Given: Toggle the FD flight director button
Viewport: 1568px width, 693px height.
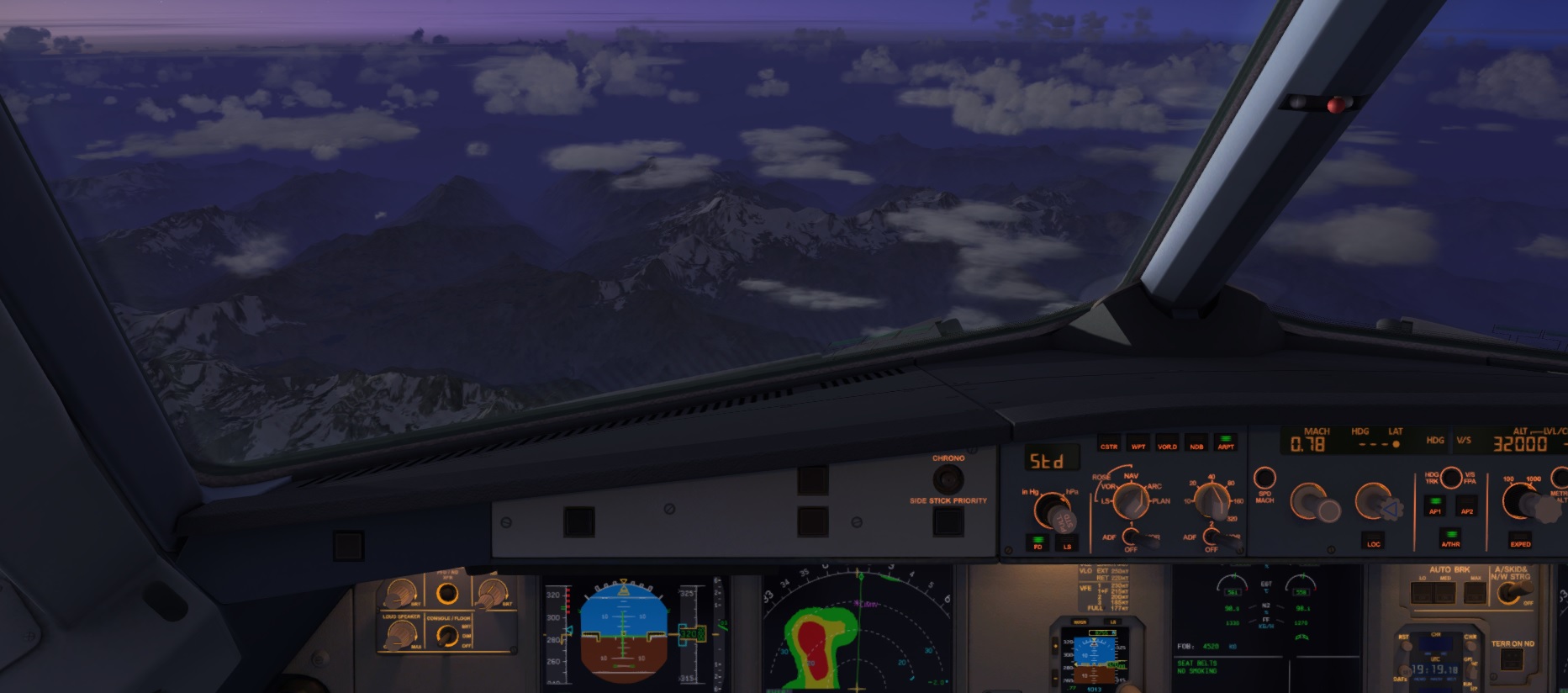Looking at the screenshot, I should point(1037,542).
